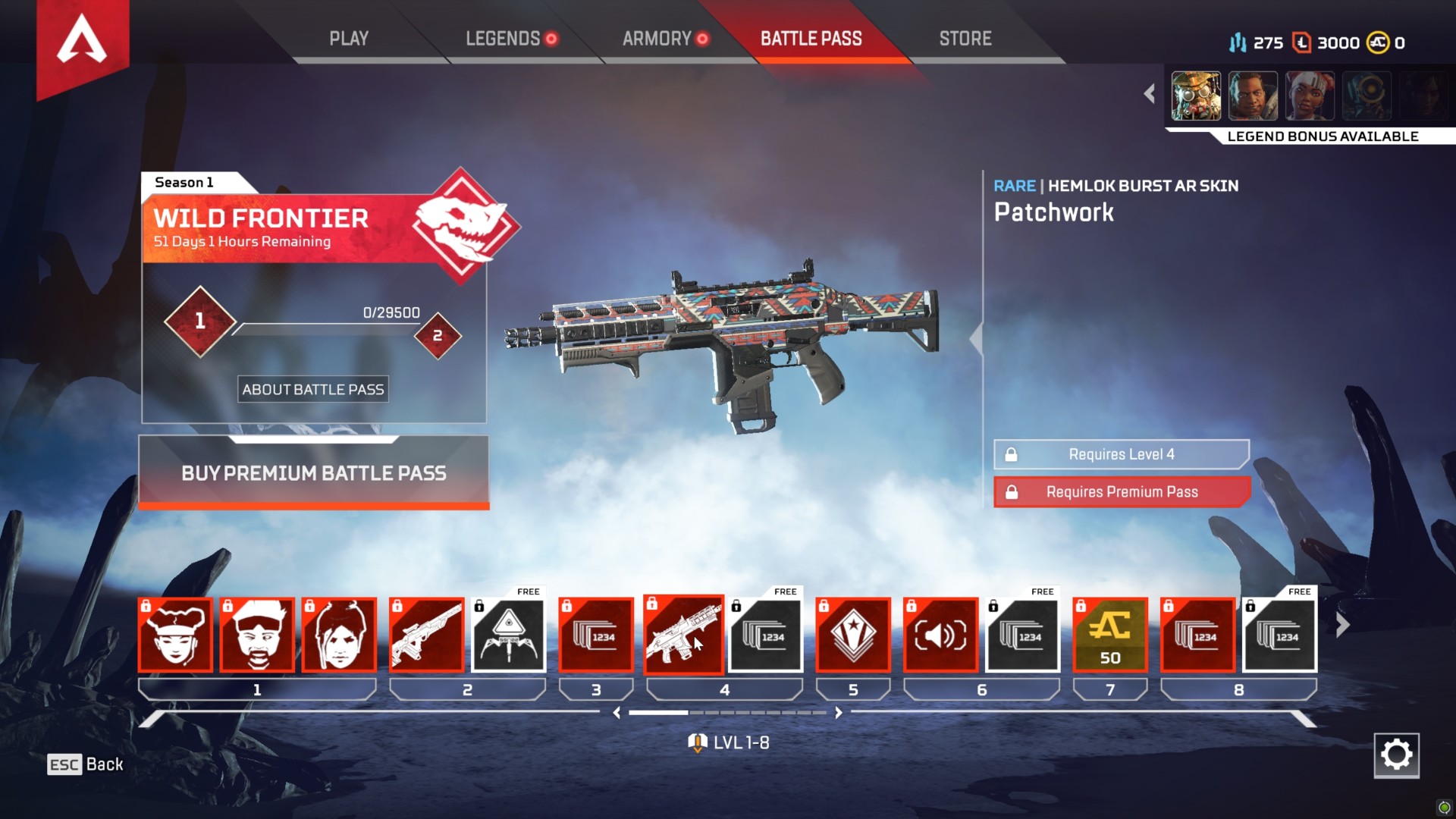Choose the Wraith character skin reward
This screenshot has width=1456, height=819.
pyautogui.click(x=339, y=635)
